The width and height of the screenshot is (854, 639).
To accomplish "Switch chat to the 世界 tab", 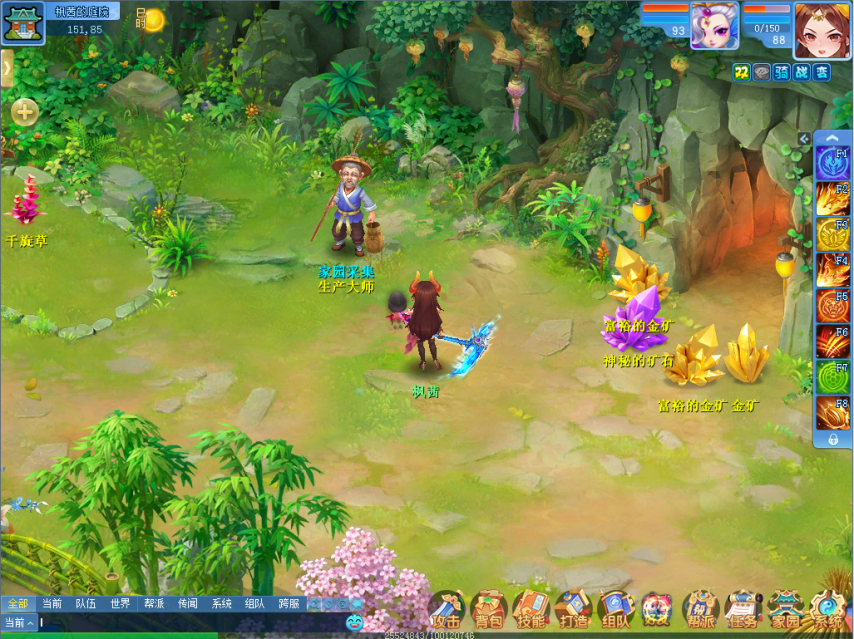I will click(120, 604).
